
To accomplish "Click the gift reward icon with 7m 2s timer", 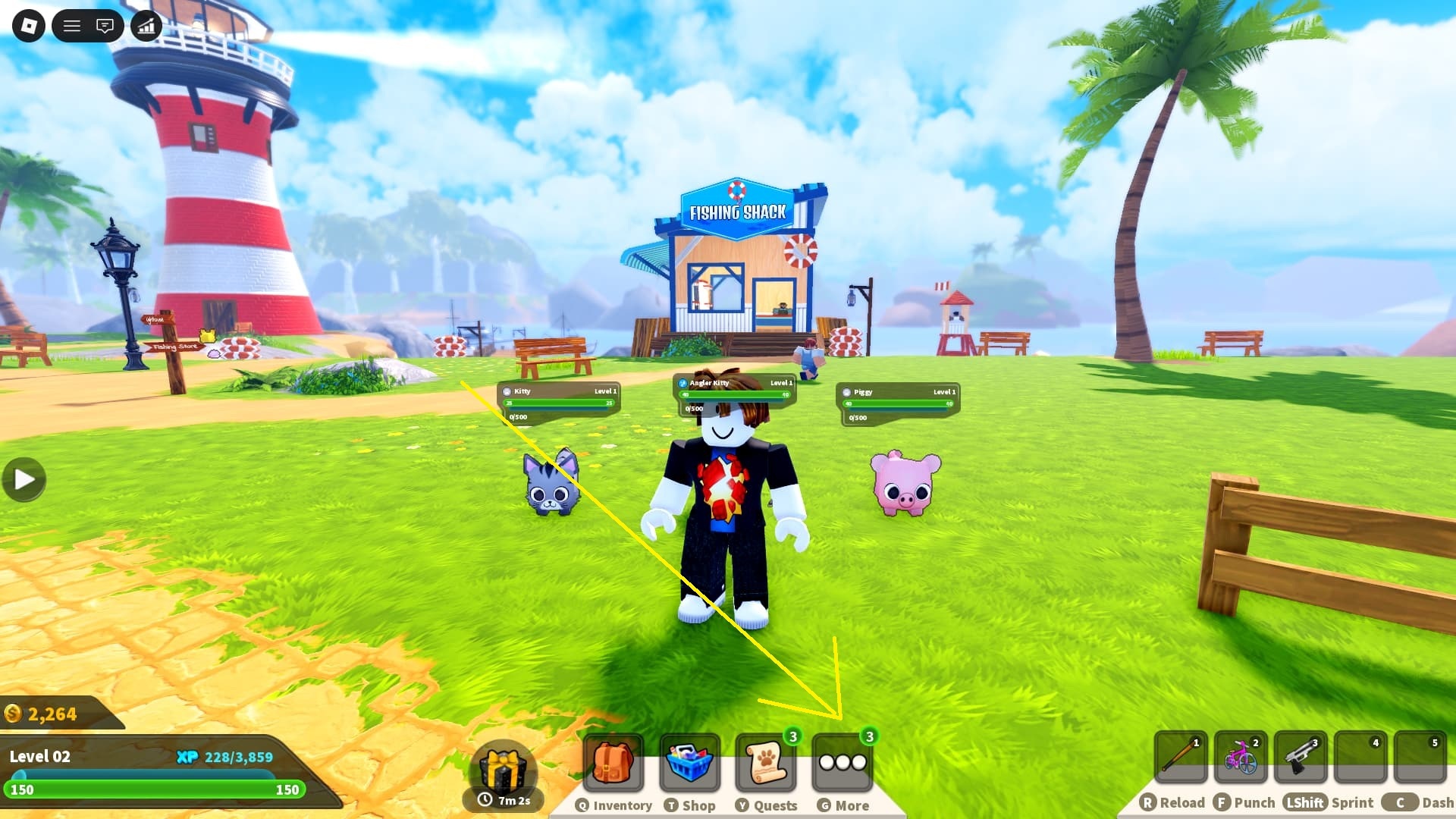I will point(504,770).
